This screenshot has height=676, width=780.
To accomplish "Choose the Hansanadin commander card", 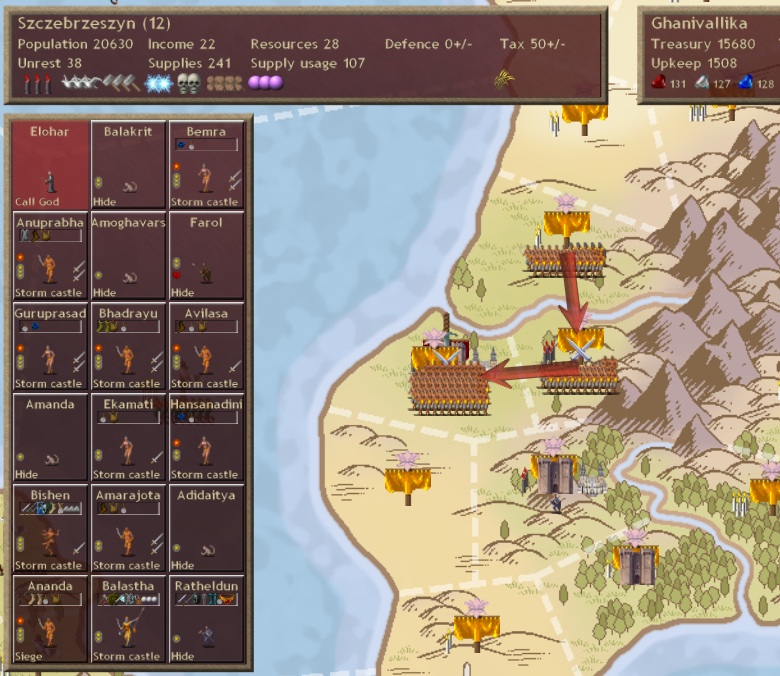I will 206,438.
